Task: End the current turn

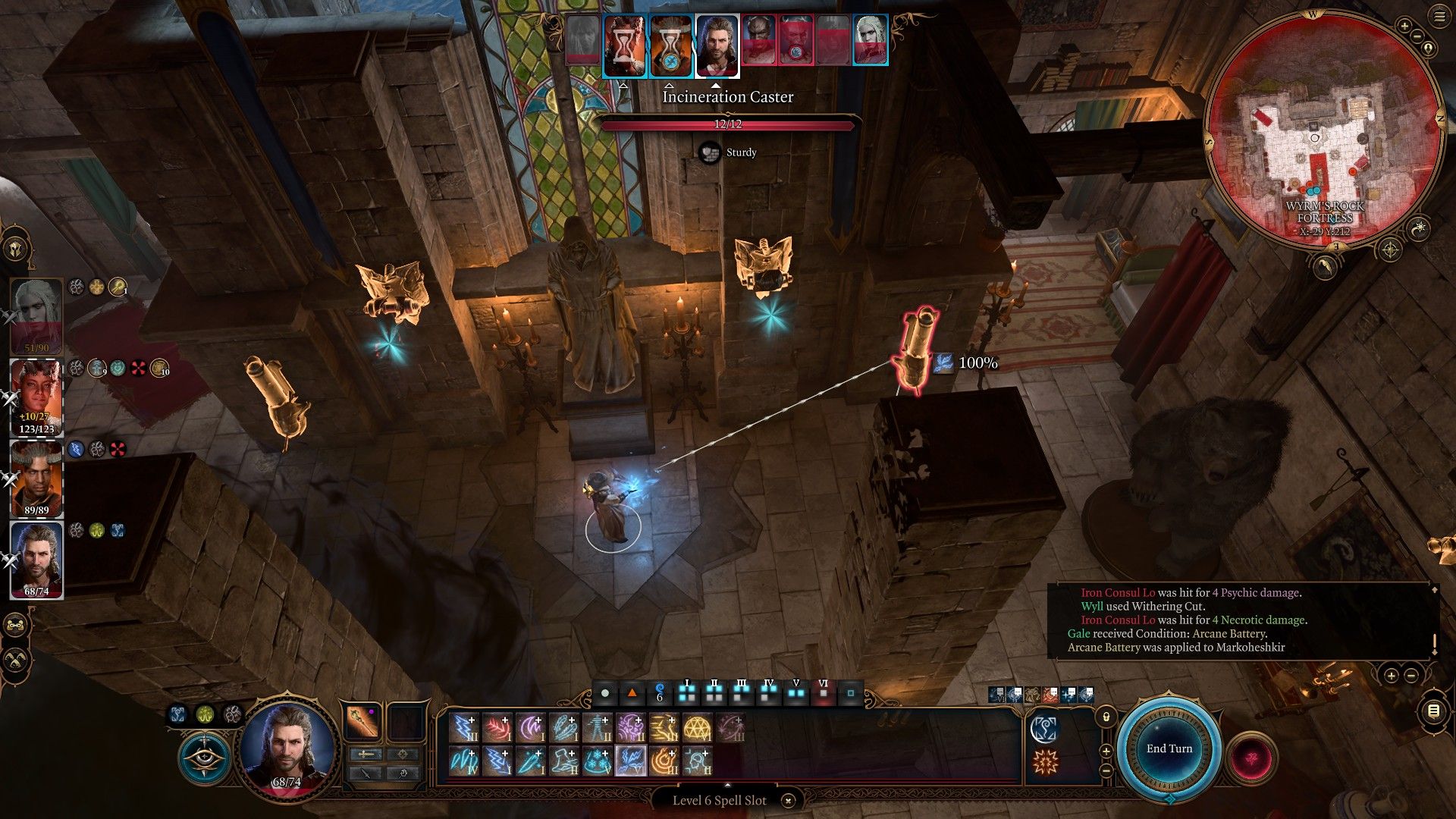Action: [x=1169, y=749]
